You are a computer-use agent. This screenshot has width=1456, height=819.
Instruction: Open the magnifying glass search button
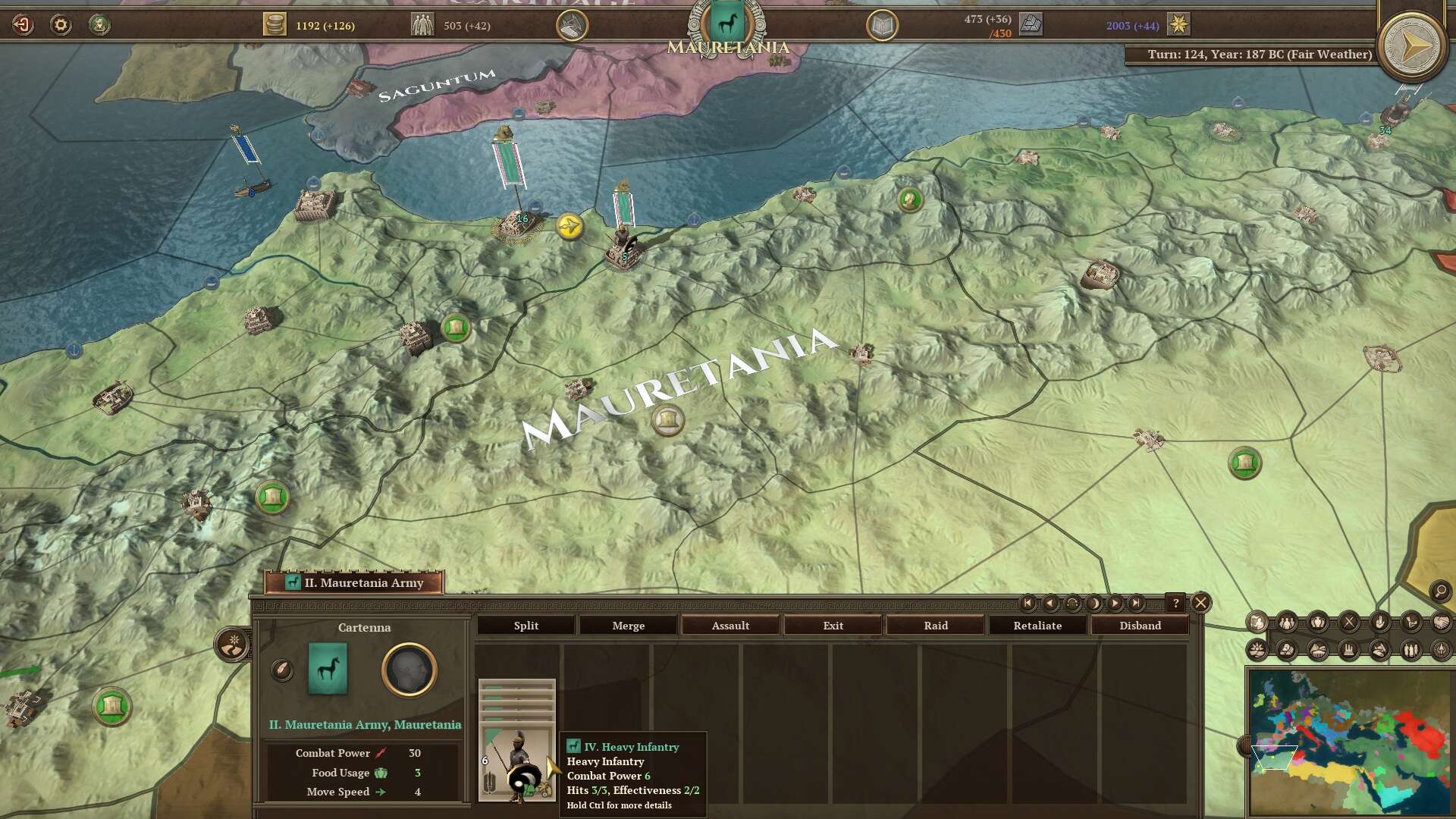(1439, 591)
